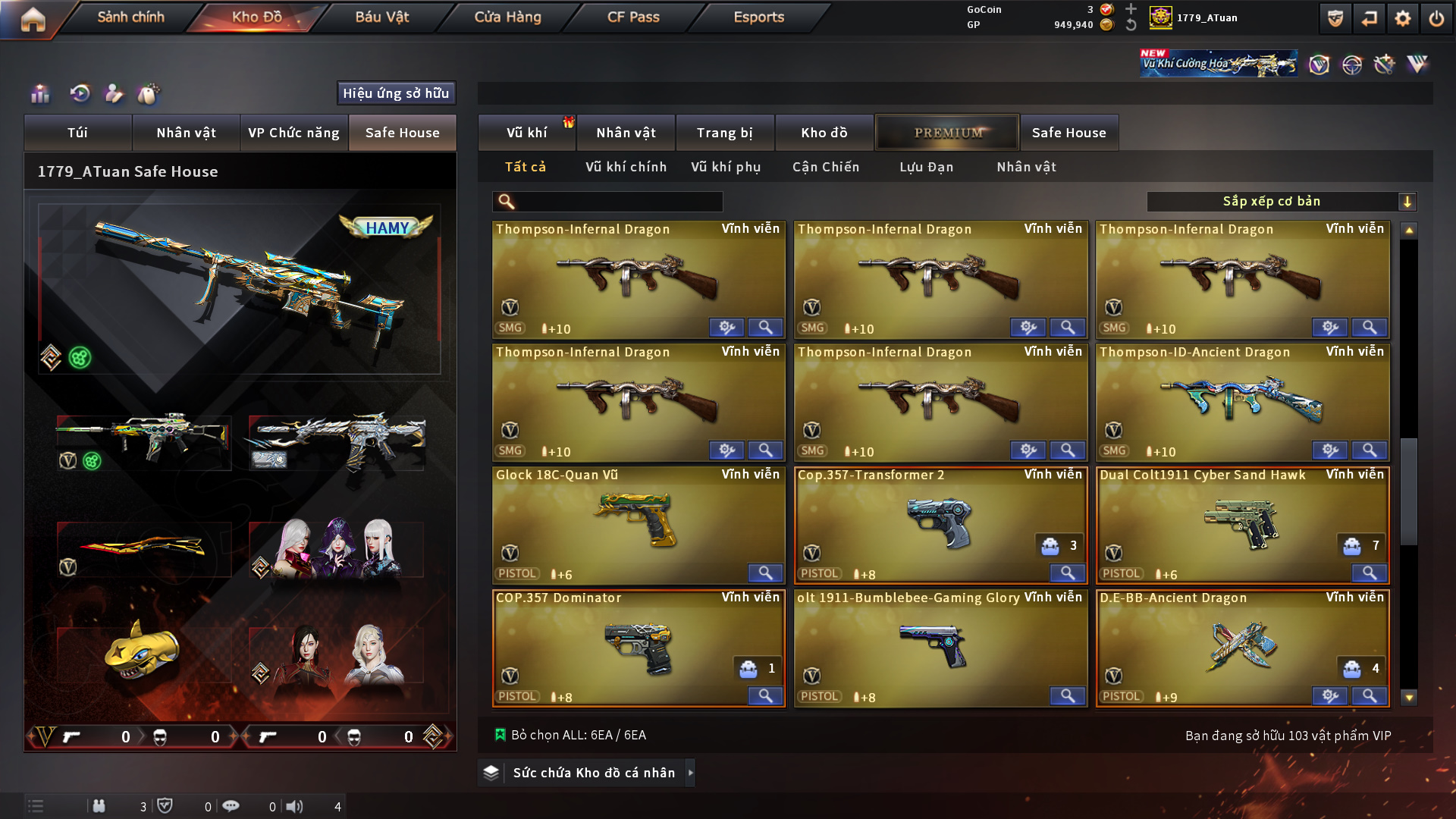Switch to the Túi tab

pos(77,133)
